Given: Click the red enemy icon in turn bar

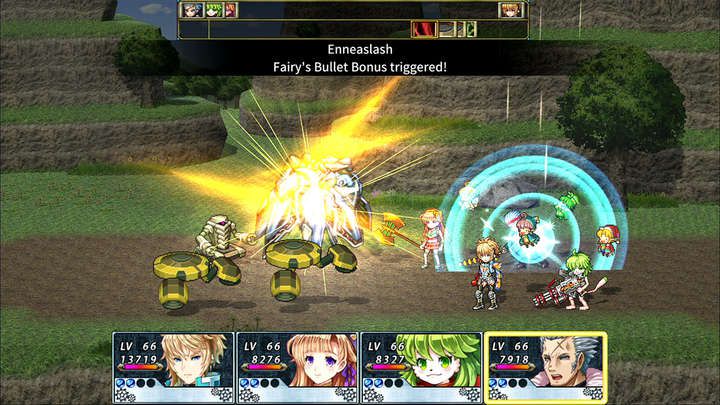Looking at the screenshot, I should tap(425, 30).
